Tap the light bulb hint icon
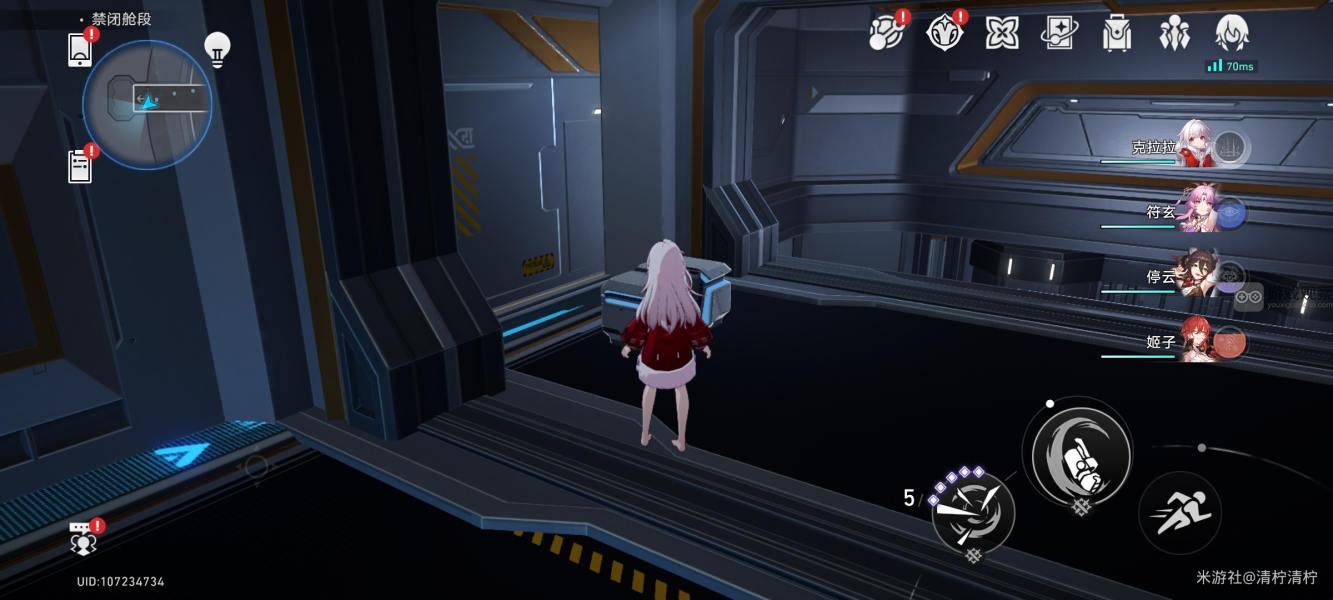 pyautogui.click(x=217, y=48)
